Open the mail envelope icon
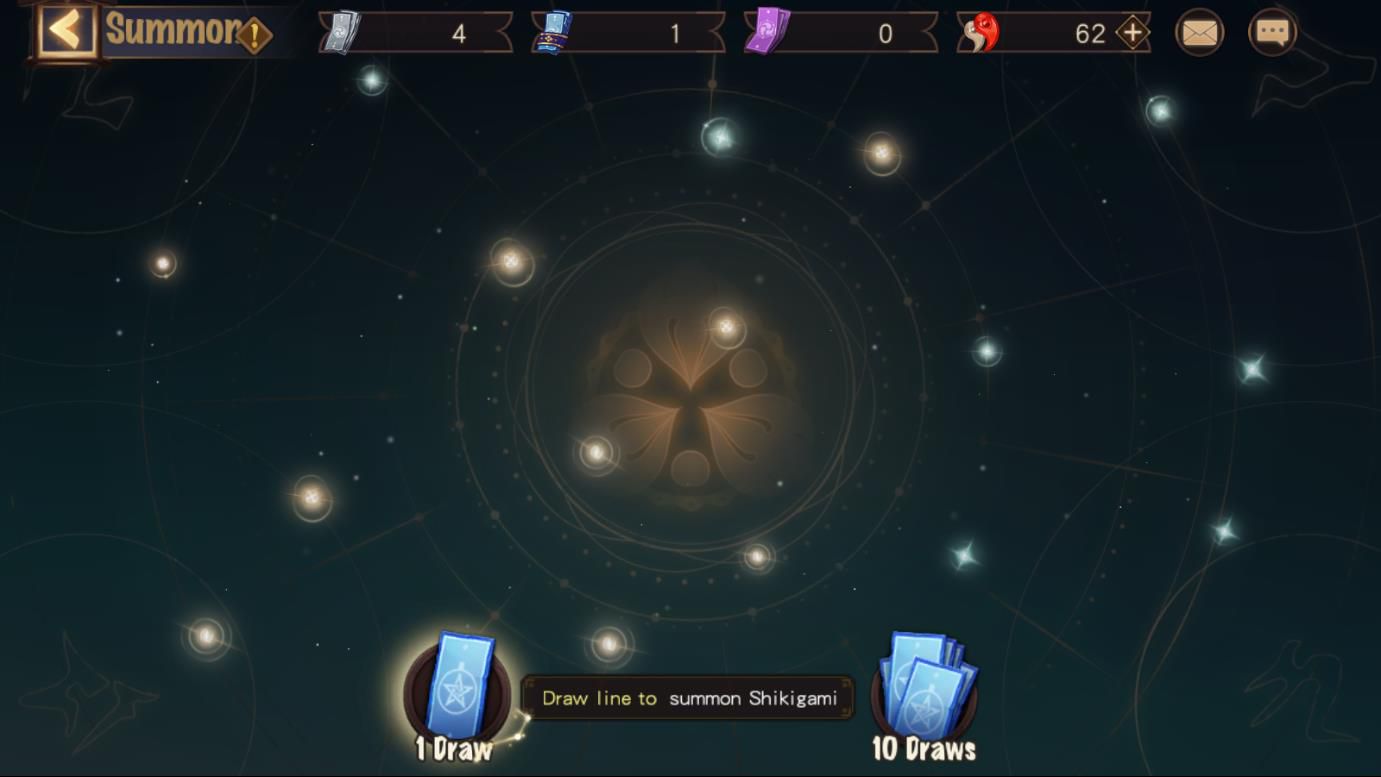This screenshot has width=1381, height=777. 1199,33
